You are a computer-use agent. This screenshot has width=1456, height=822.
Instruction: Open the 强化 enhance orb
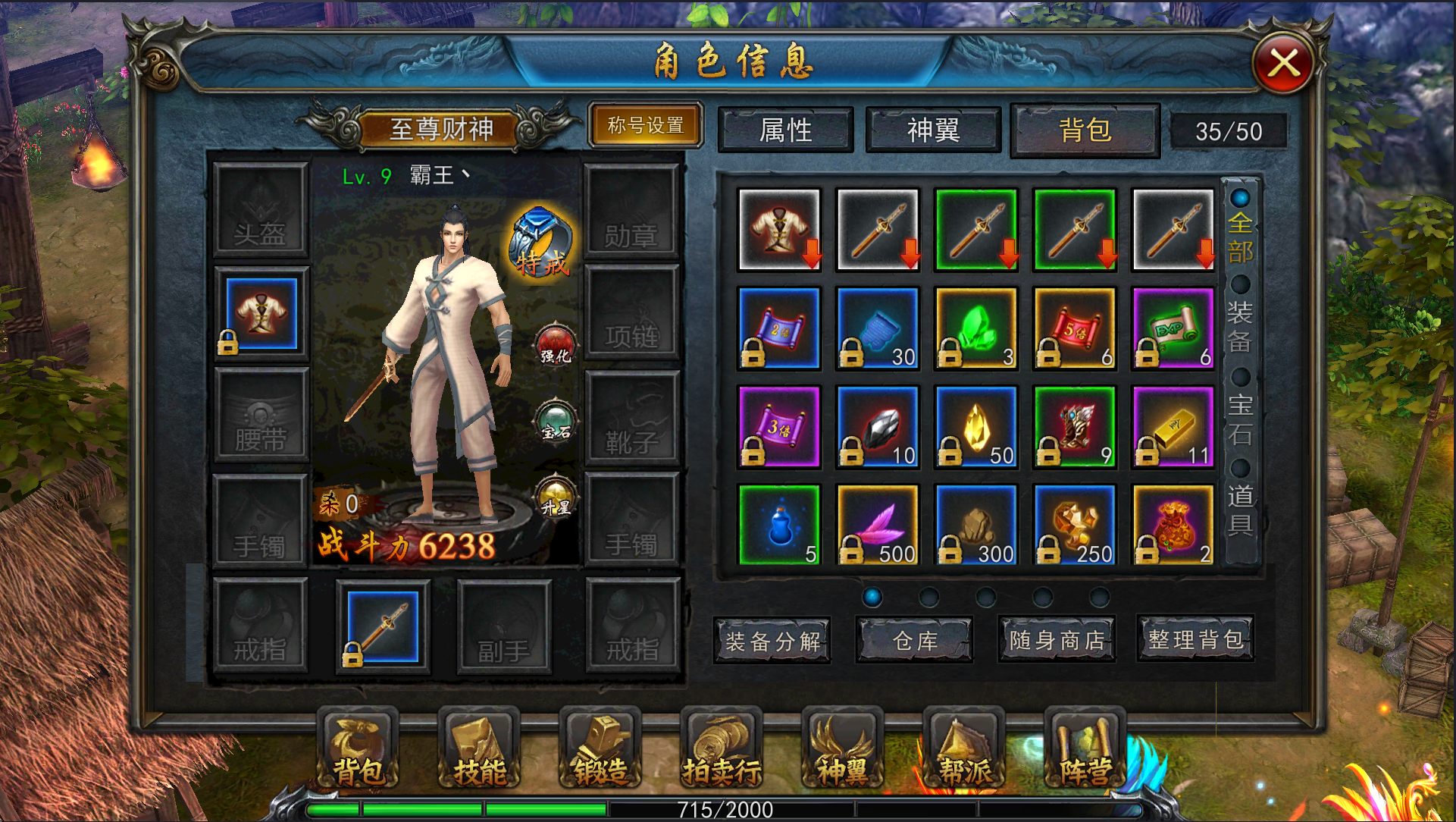click(x=556, y=345)
